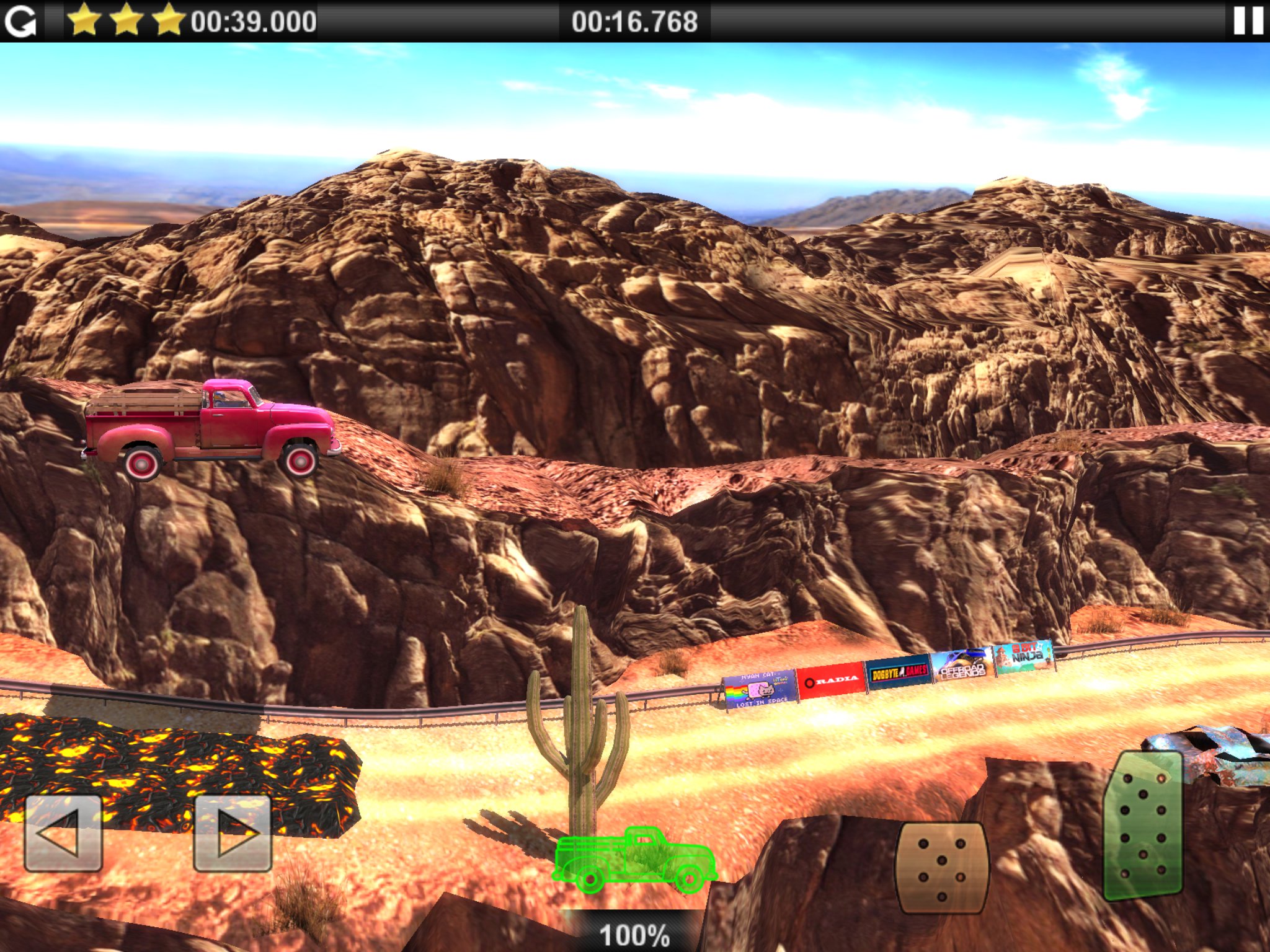1270x952 pixels.
Task: Tap the right tilt arrow button
Action: pos(233,833)
